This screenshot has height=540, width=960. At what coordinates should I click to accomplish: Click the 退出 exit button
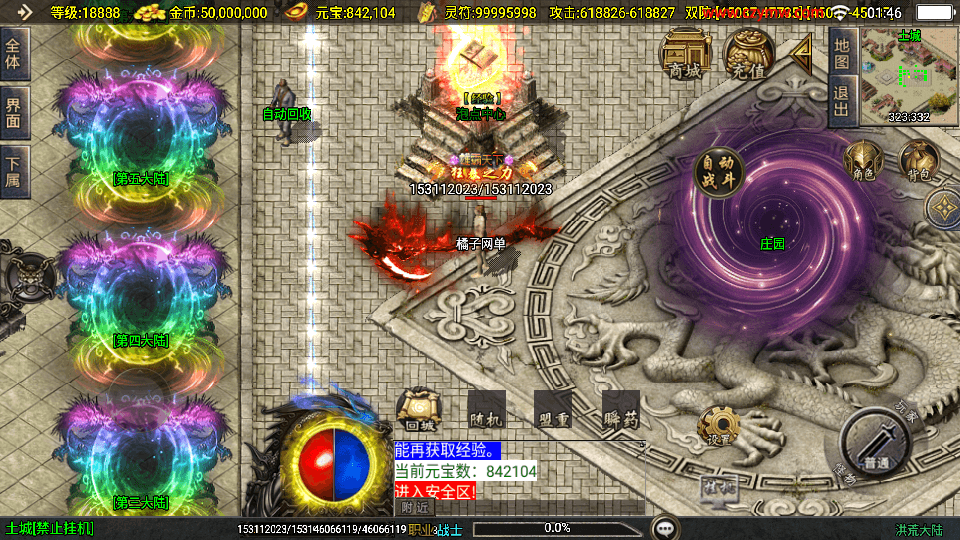pos(841,101)
